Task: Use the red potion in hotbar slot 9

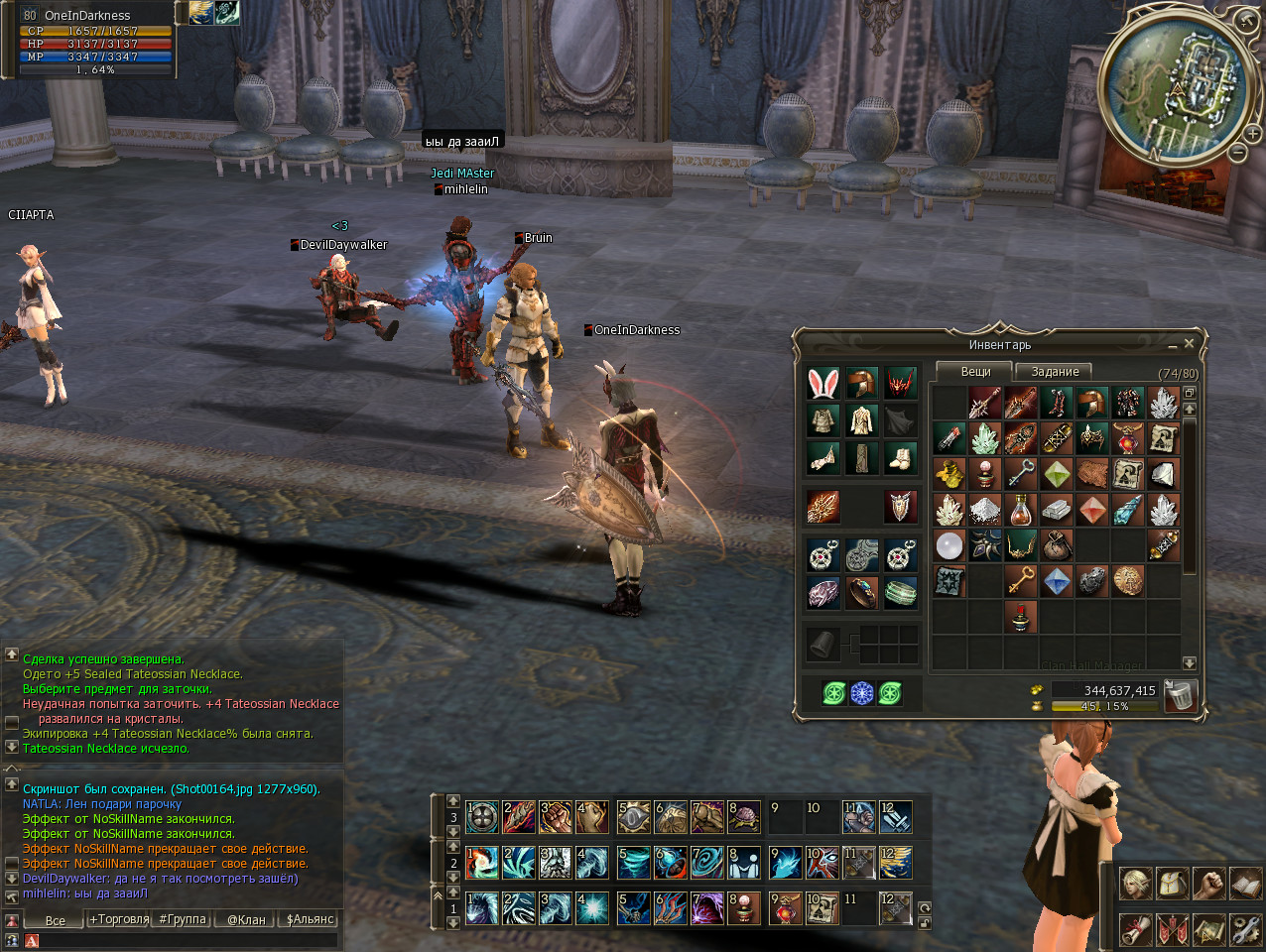Action: pos(785,907)
